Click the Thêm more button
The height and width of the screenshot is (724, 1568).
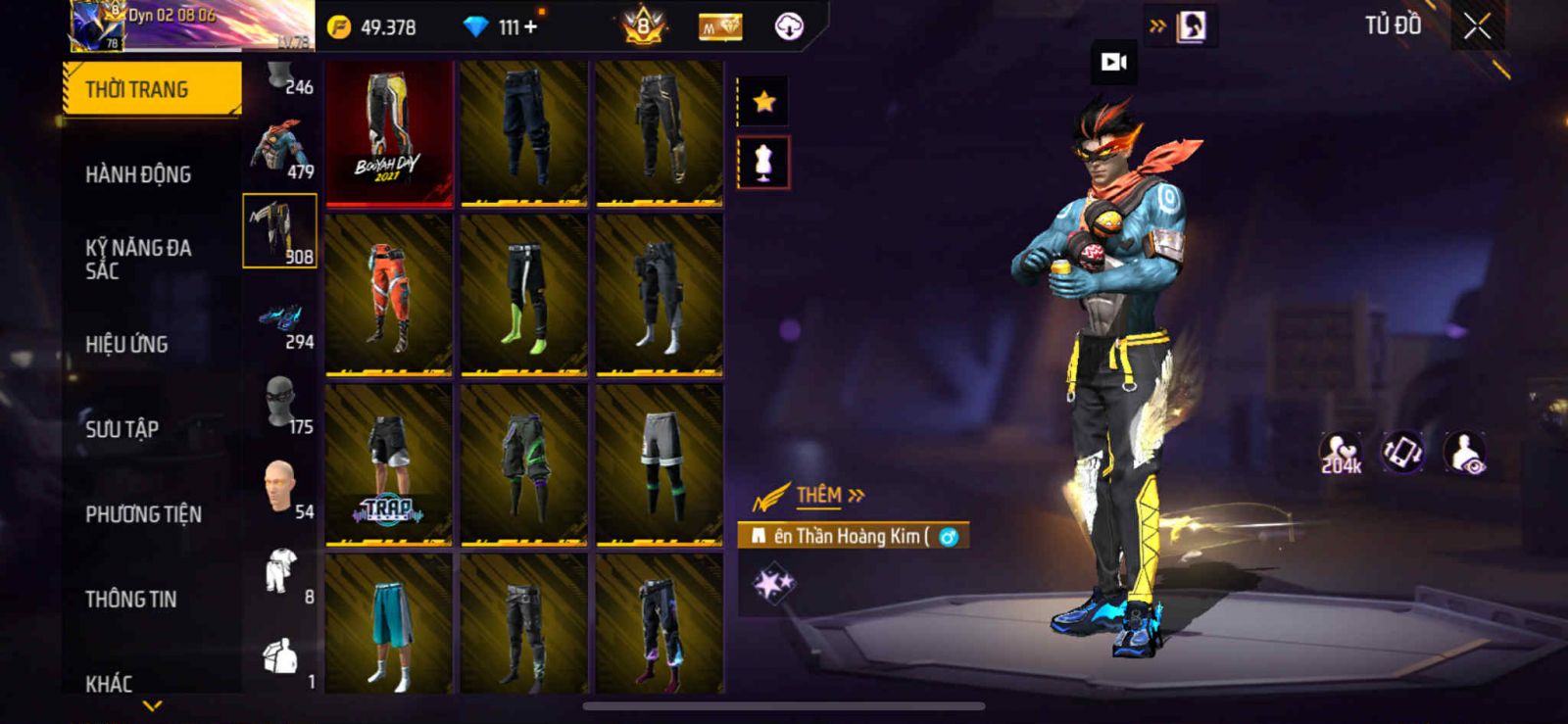(829, 496)
